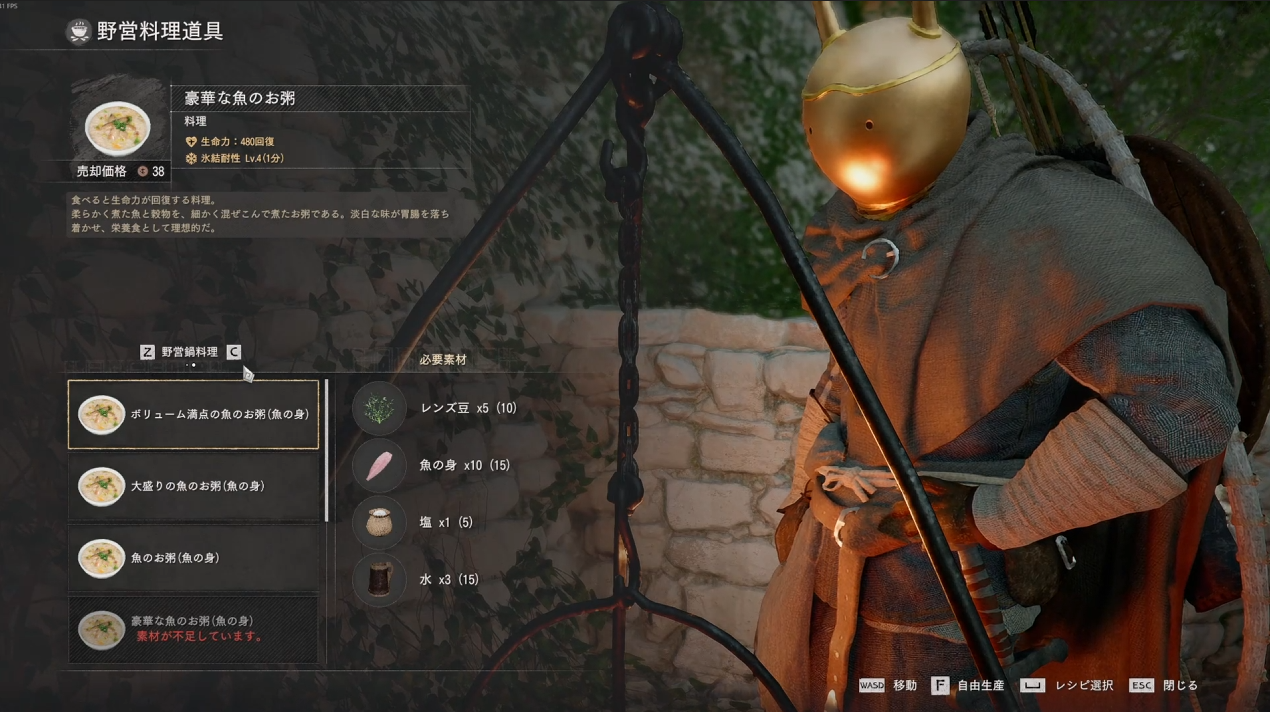Select the 水 ingredient icon
Viewport: 1270px width, 712px height.
pos(379,579)
